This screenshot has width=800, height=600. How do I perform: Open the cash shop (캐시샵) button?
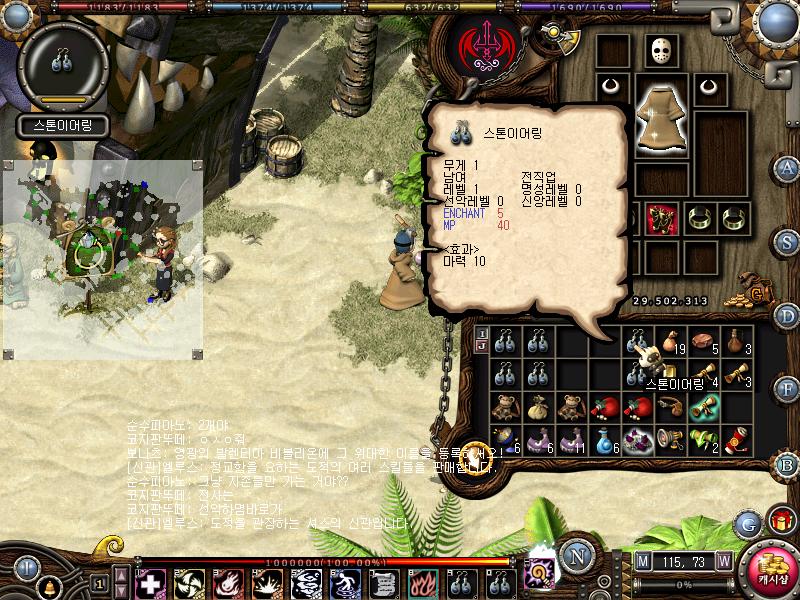[x=771, y=569]
